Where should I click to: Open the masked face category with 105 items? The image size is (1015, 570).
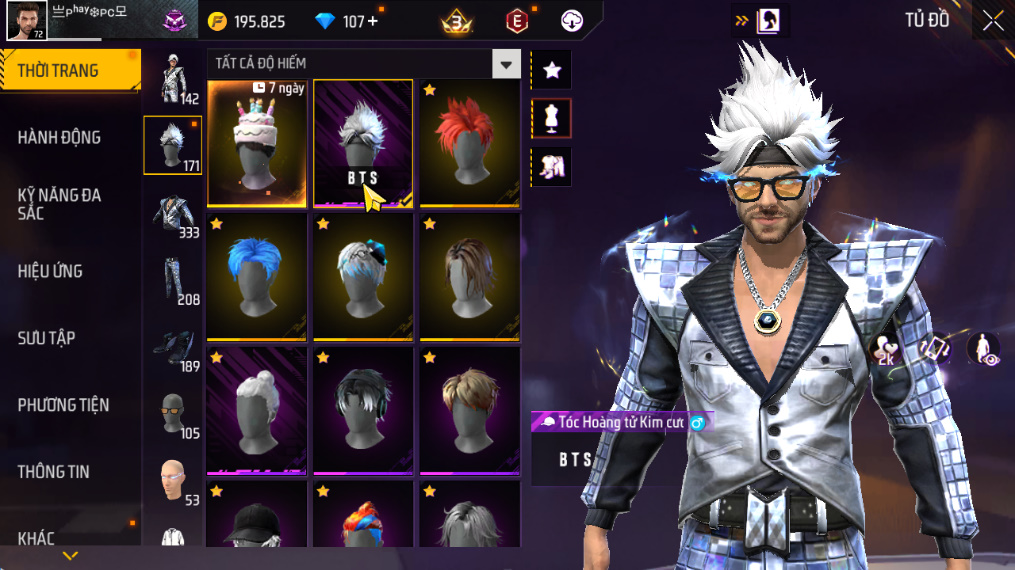[173, 413]
